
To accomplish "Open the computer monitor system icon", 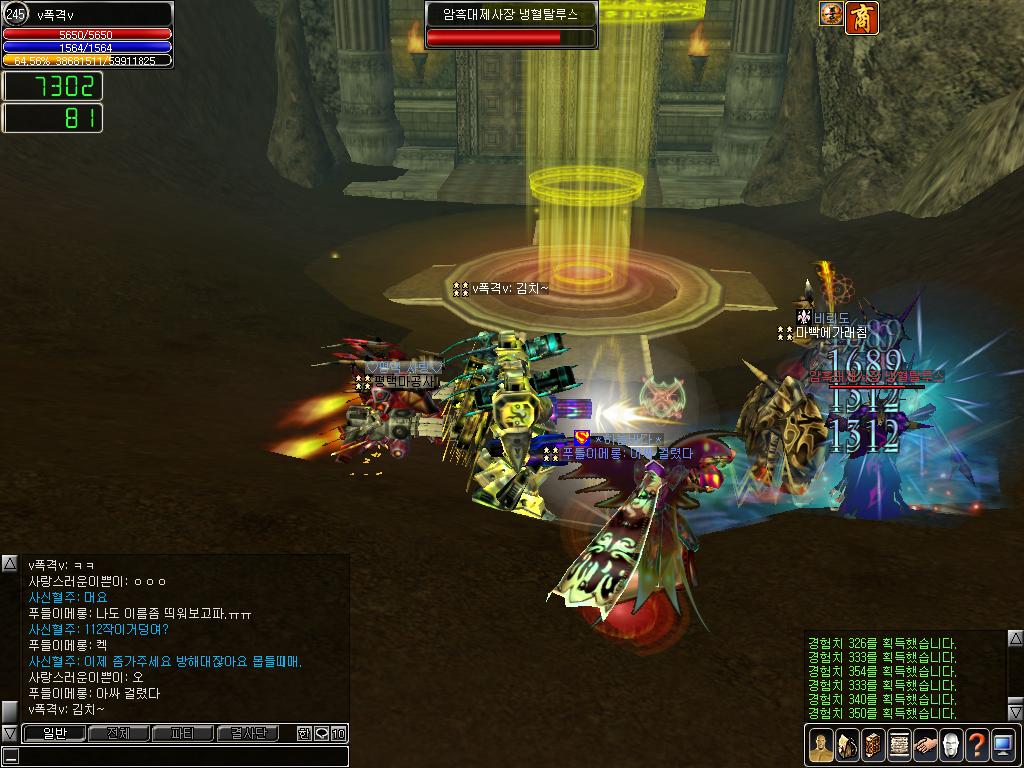I will (1003, 745).
